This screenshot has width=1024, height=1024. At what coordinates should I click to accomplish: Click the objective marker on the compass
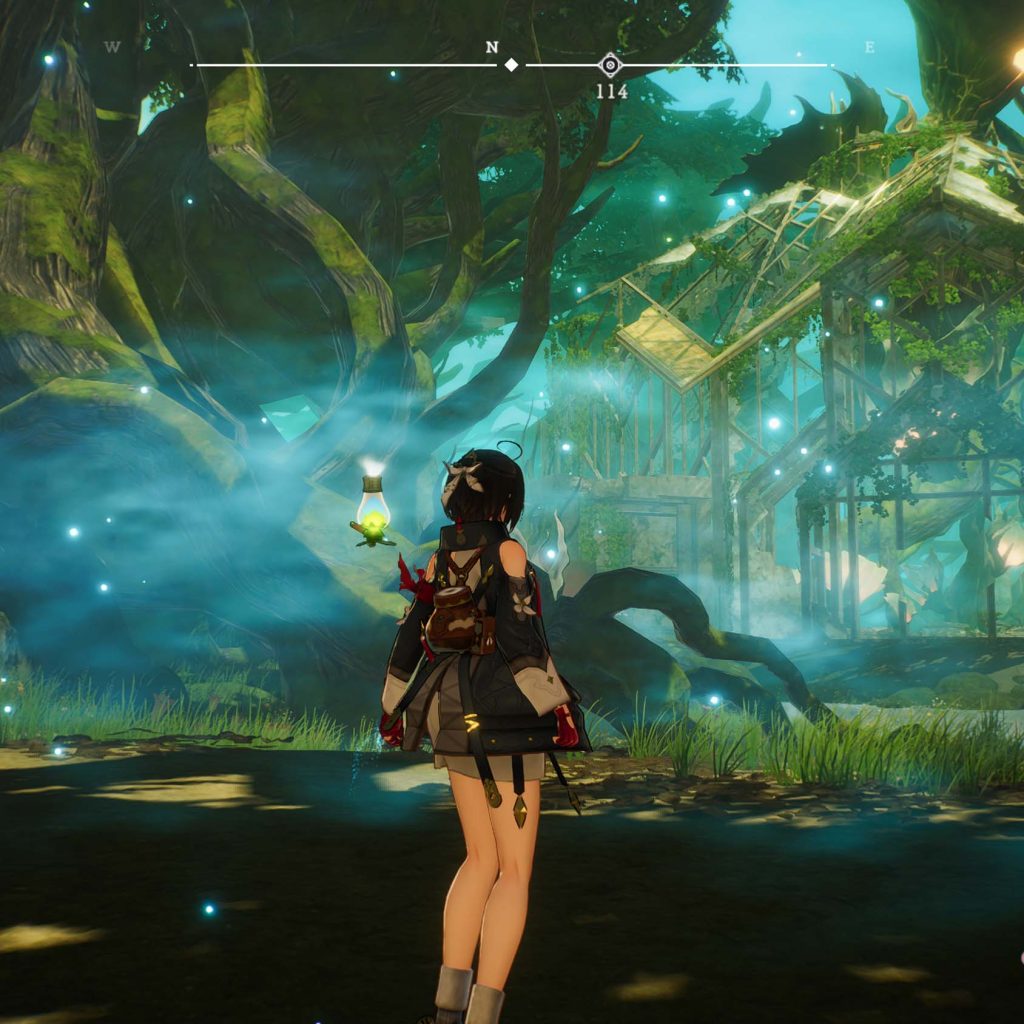(610, 66)
